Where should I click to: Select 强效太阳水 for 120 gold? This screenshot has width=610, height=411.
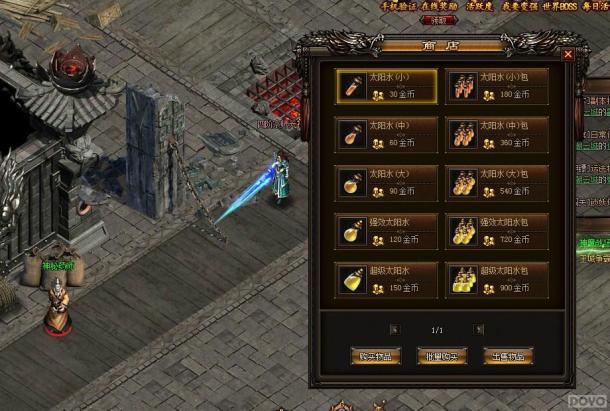(x=386, y=231)
